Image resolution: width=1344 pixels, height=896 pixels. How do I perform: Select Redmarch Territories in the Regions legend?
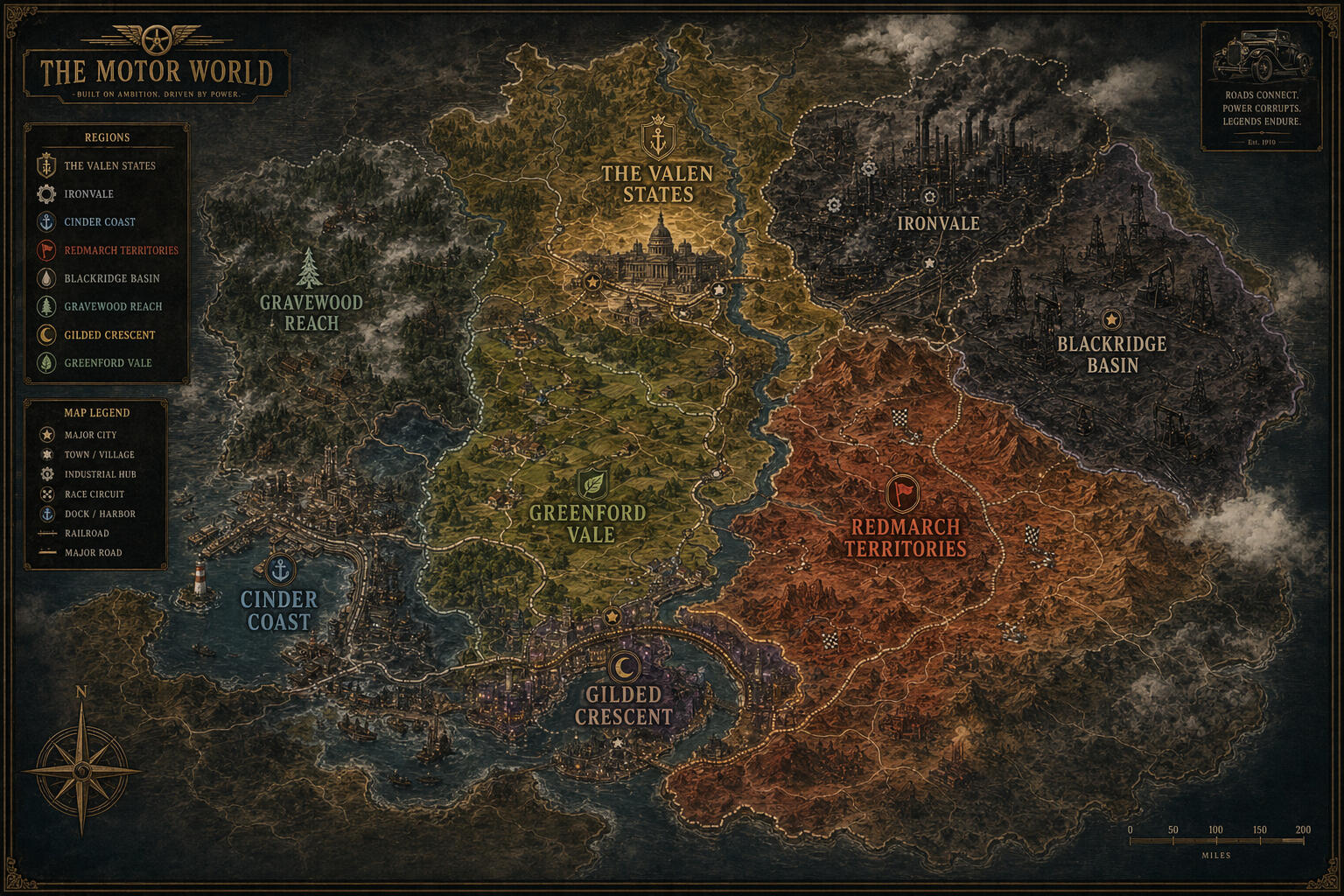tap(121, 250)
